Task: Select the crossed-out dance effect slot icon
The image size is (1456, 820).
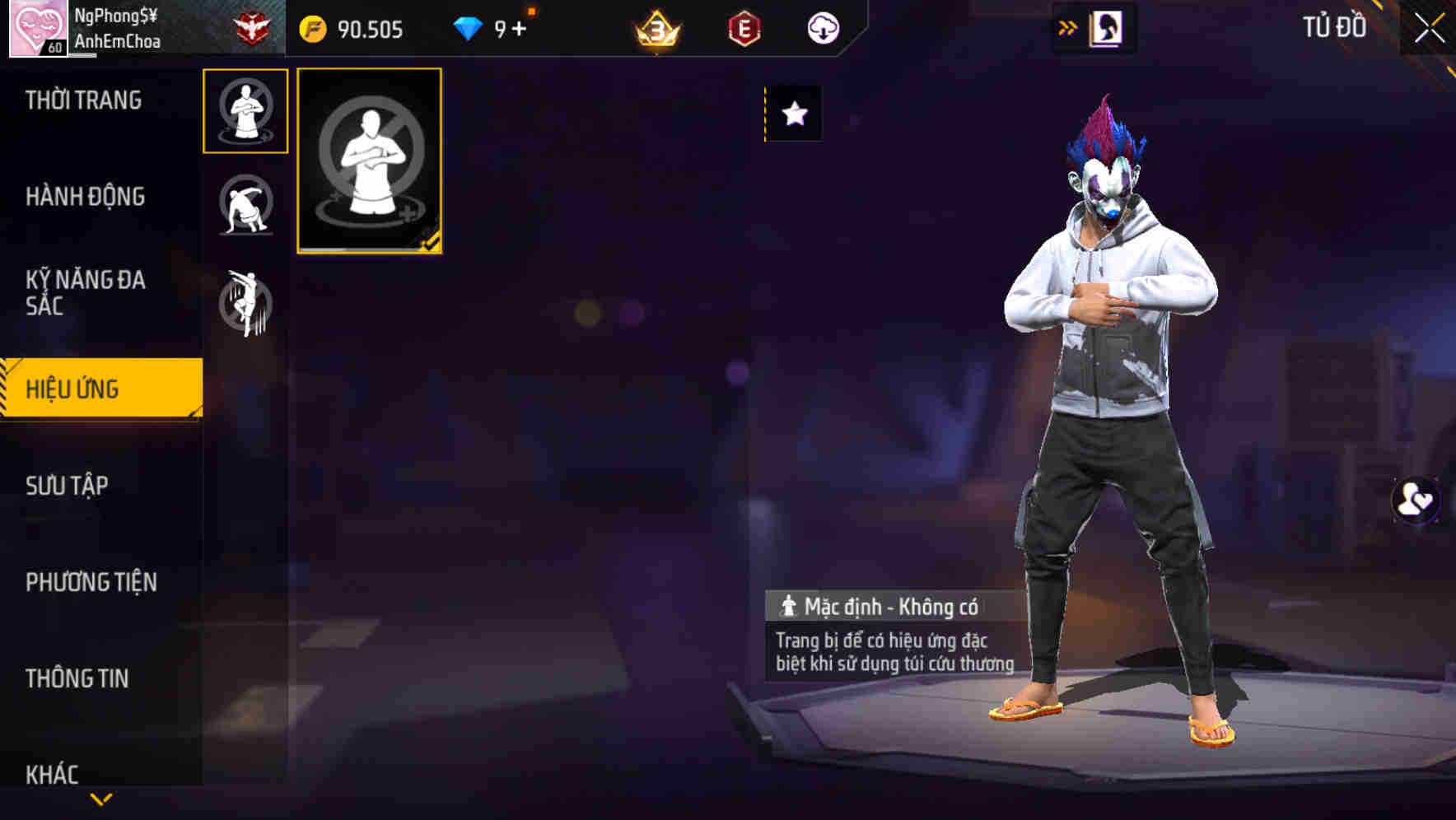Action: pyautogui.click(x=245, y=207)
